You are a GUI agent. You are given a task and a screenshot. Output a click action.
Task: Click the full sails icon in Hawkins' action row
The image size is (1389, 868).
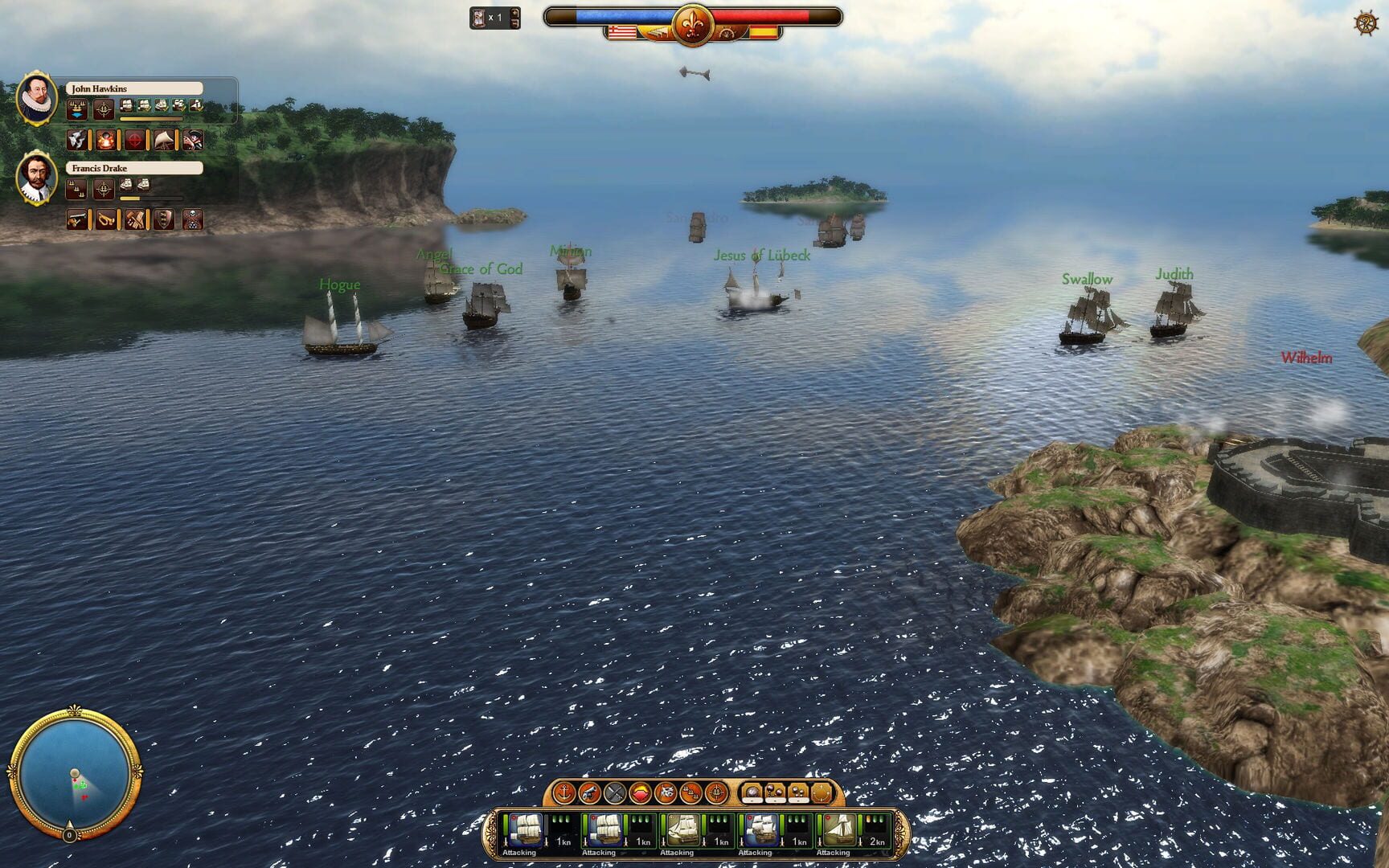click(164, 140)
